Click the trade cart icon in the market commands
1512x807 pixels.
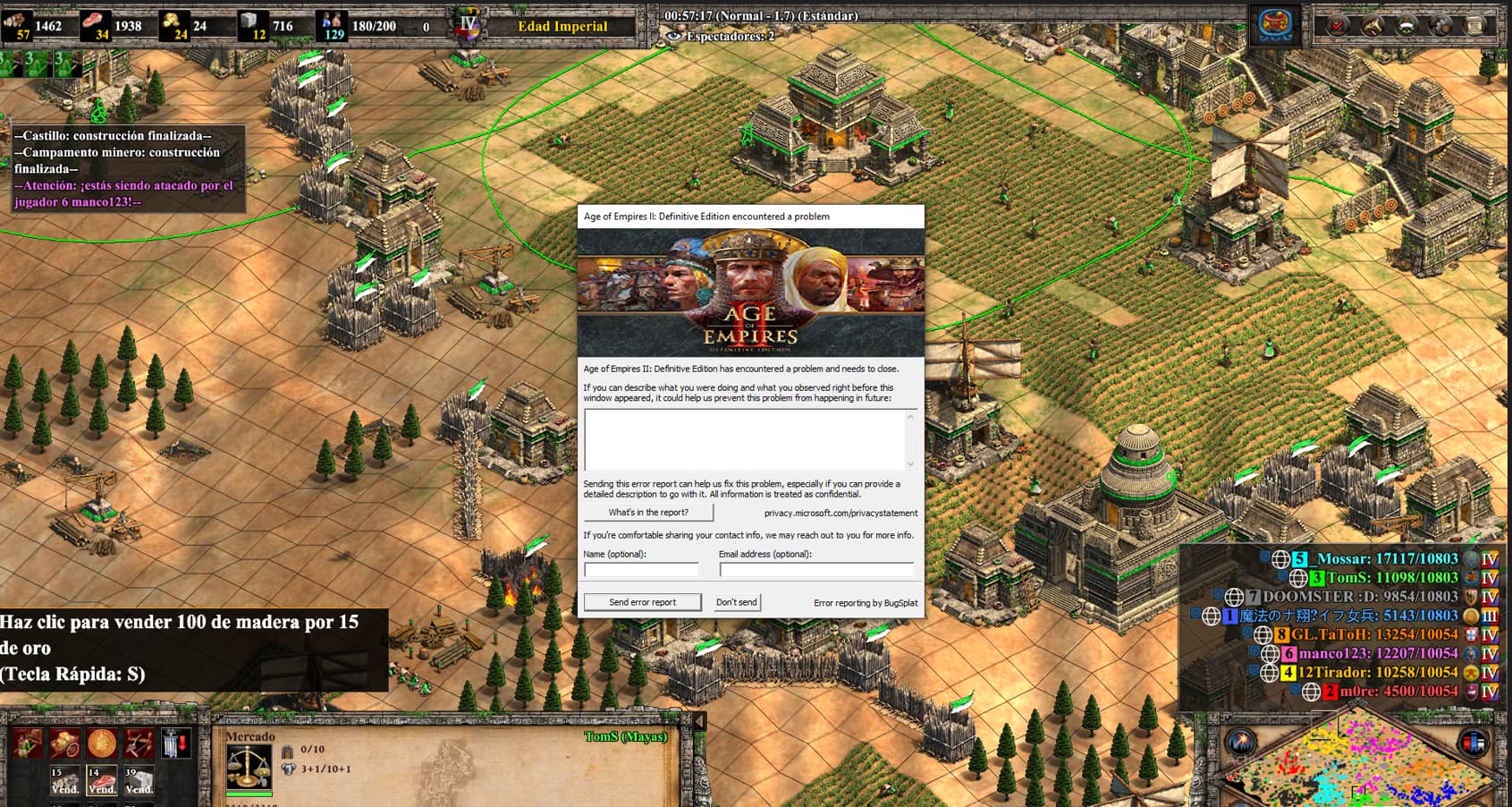point(65,743)
